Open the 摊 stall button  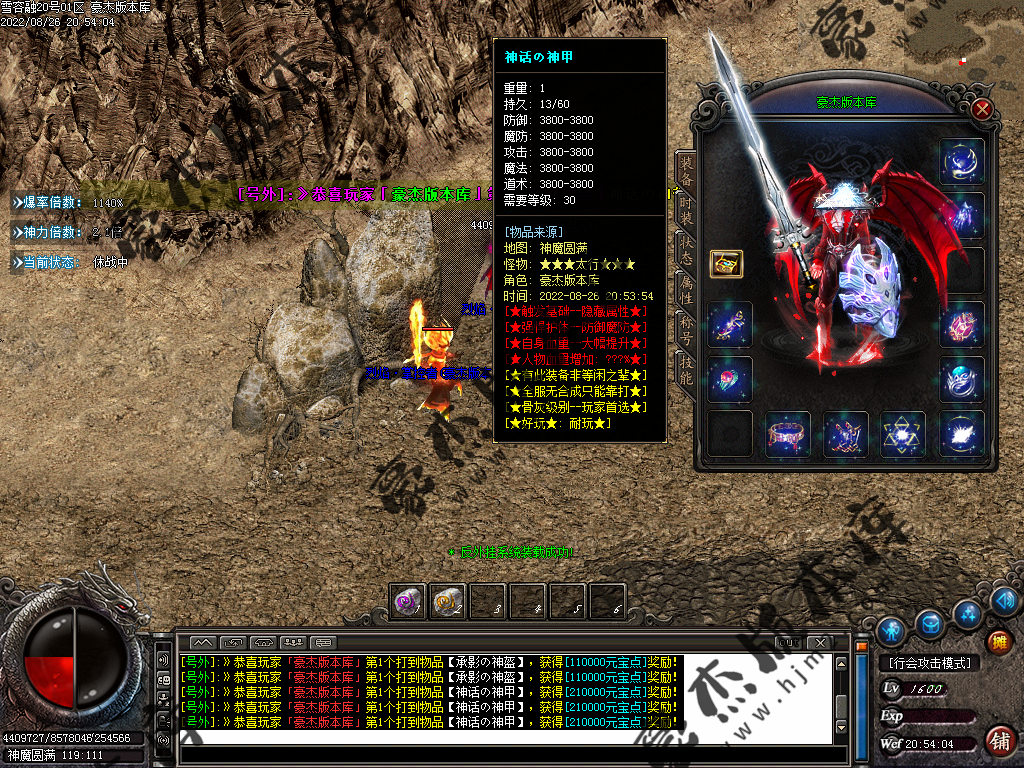998,641
